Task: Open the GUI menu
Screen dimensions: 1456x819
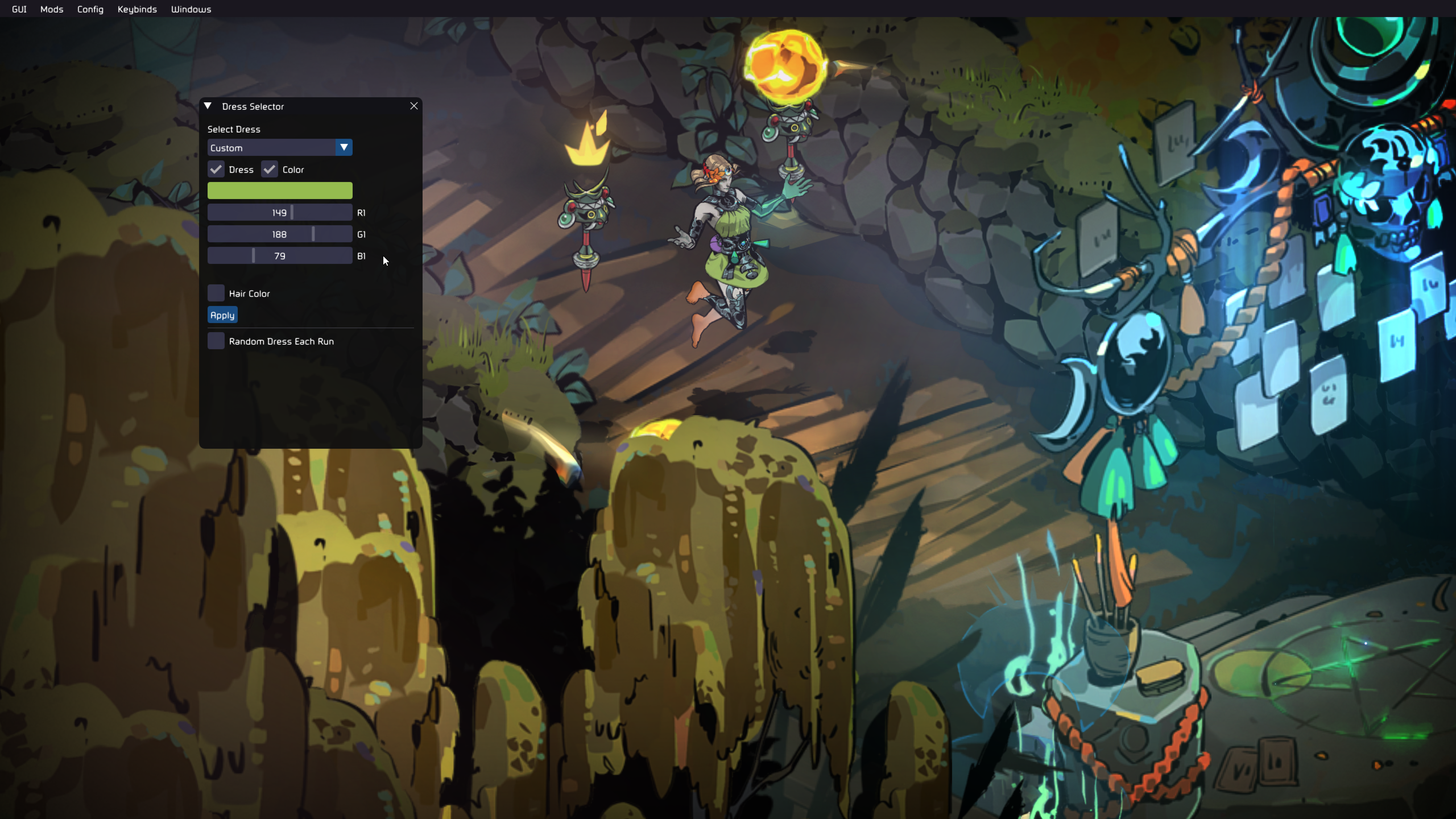Action: [19, 9]
